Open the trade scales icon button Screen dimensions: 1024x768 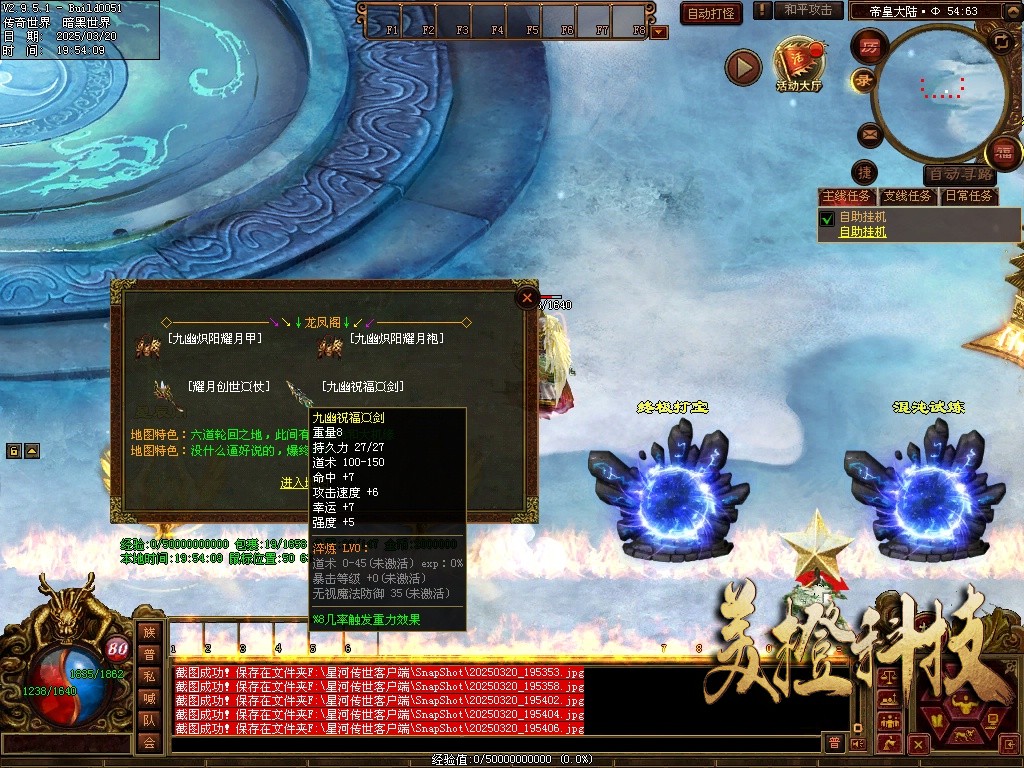(x=887, y=677)
